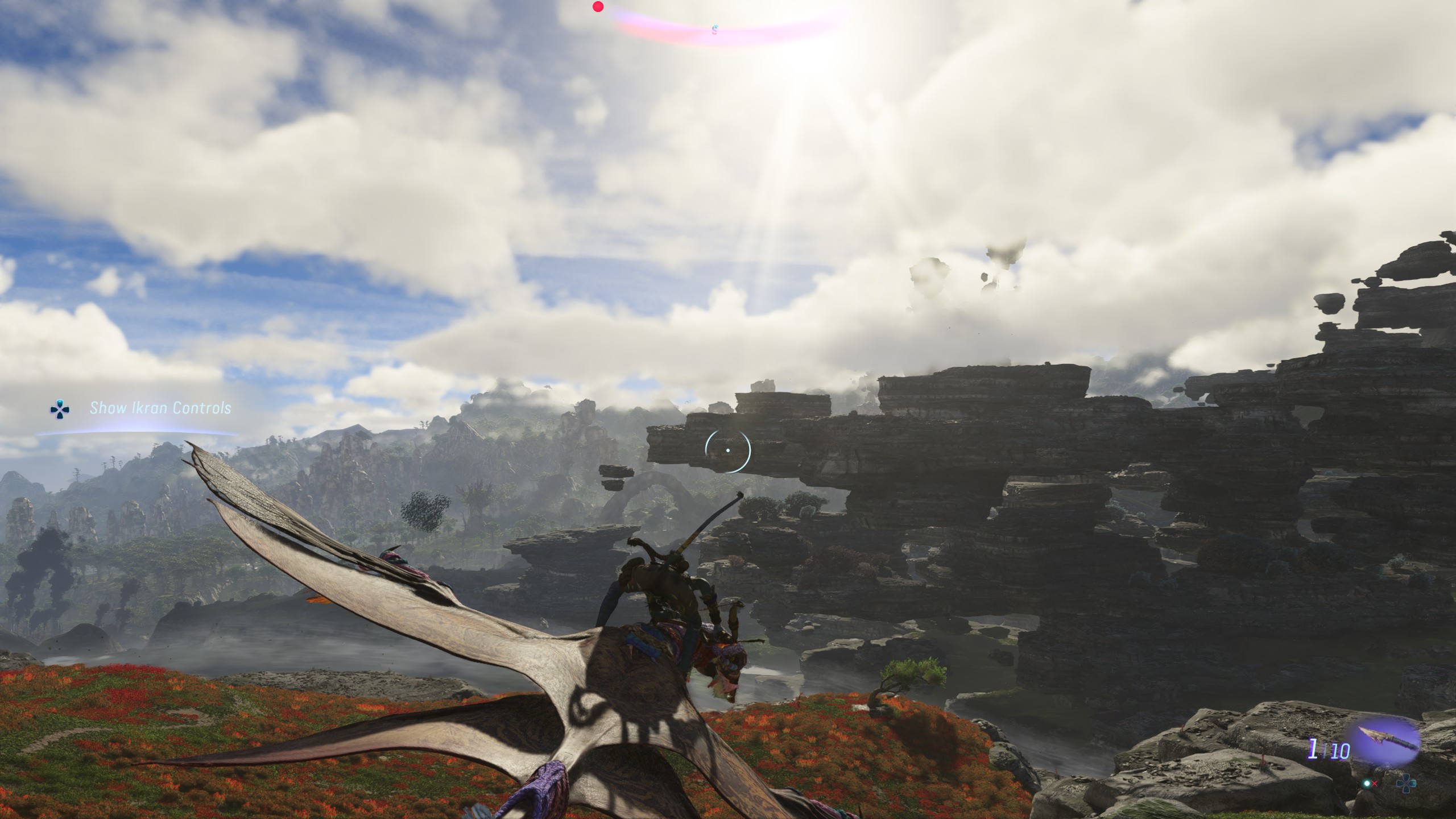Open the Show Ikran Controls hint
Viewport: 1456px width, 819px height.
160,408
